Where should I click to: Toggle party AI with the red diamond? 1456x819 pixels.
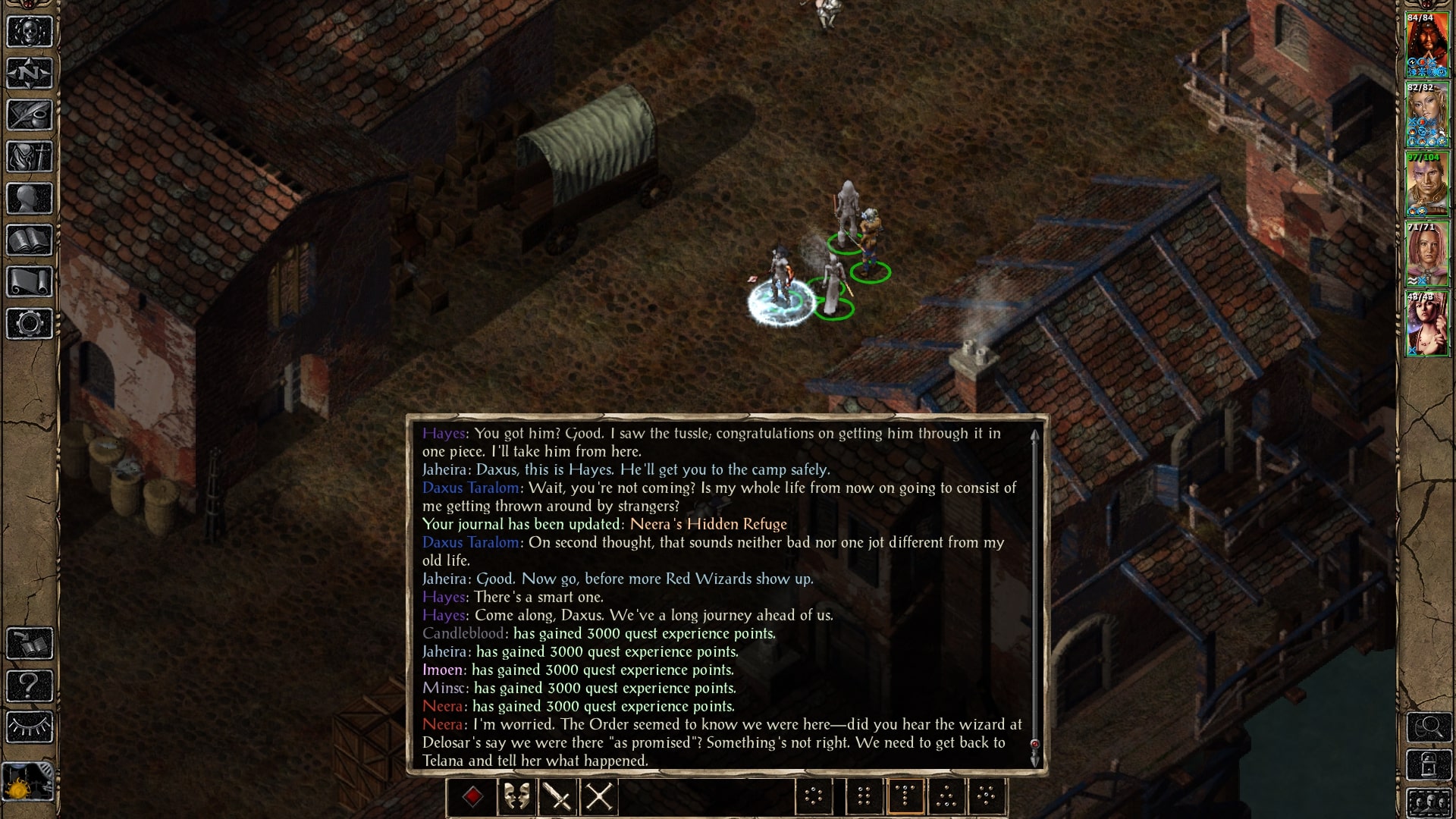coord(472,796)
